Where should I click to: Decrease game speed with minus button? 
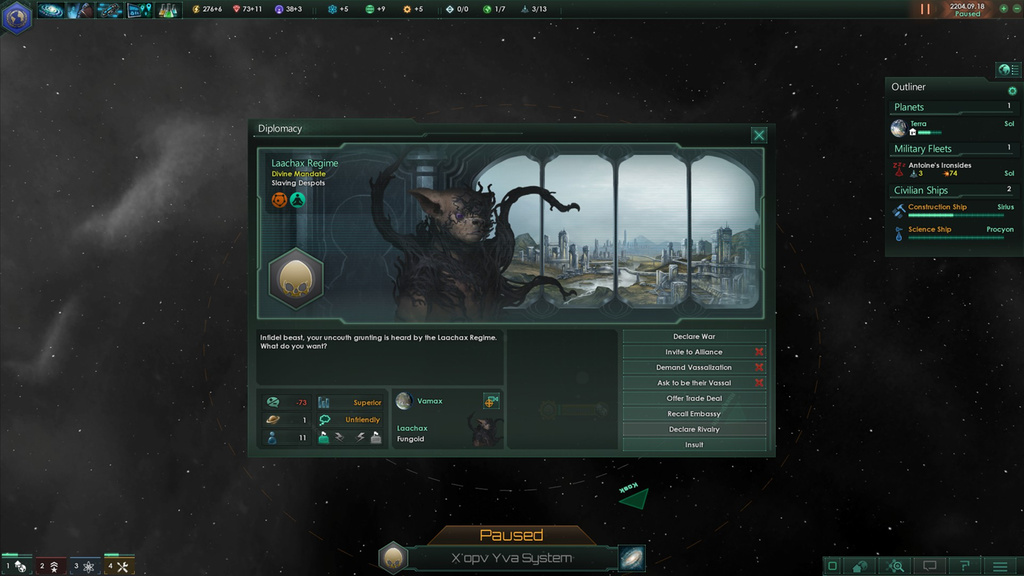(x=1015, y=9)
